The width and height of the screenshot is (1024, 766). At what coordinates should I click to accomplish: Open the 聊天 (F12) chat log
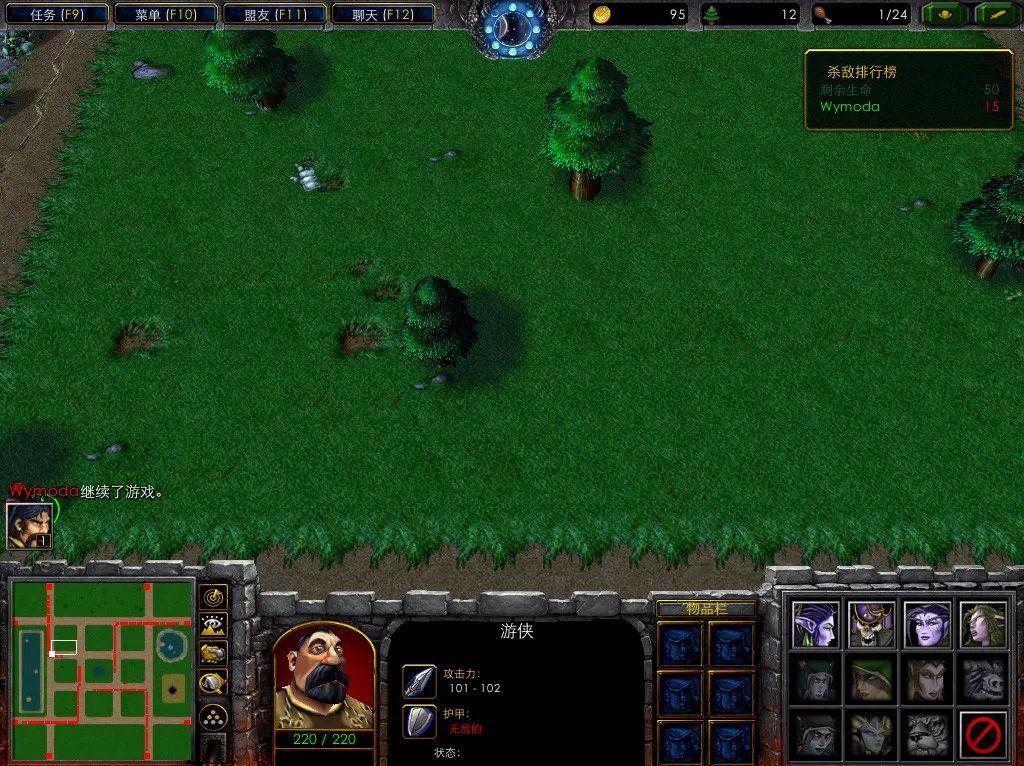click(381, 14)
